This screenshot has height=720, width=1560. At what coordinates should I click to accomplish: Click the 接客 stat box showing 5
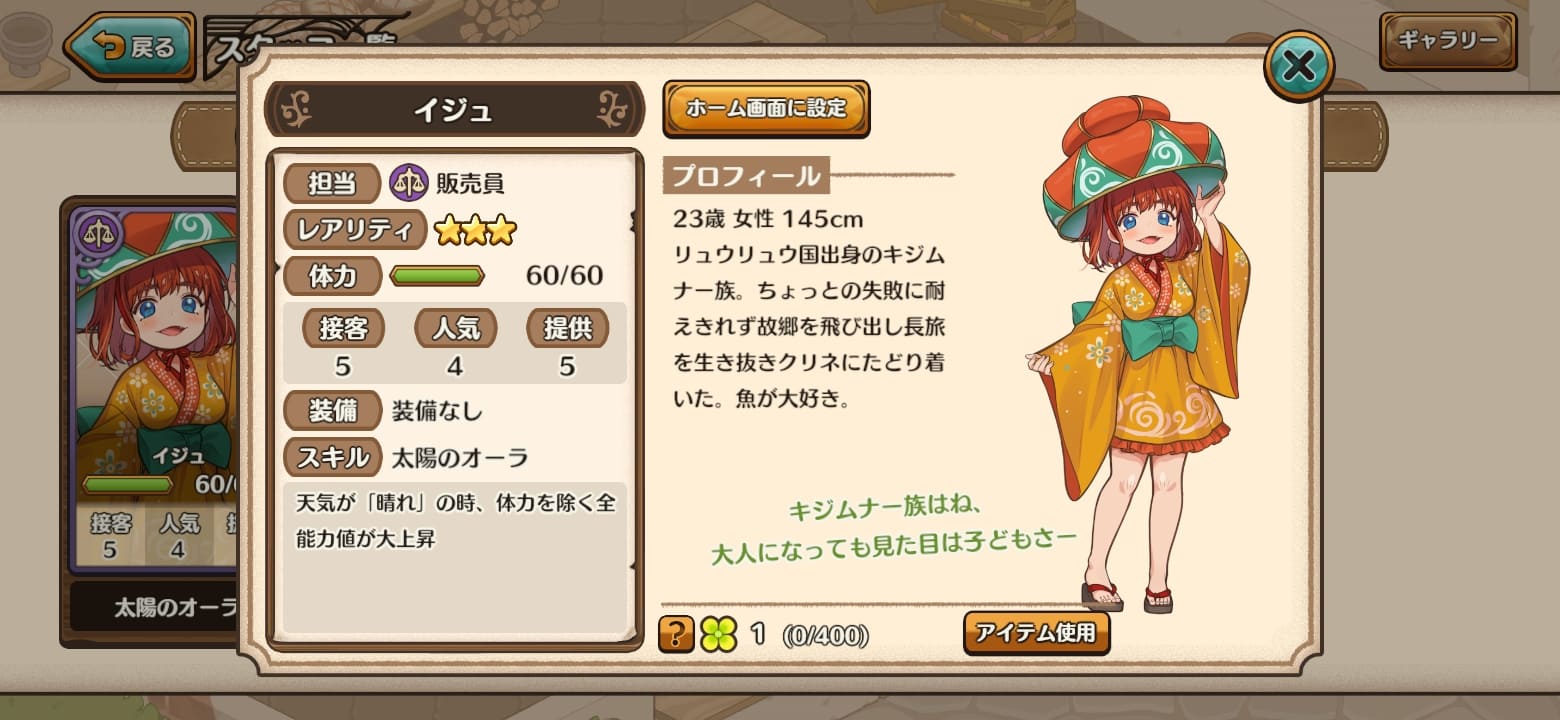point(343,343)
